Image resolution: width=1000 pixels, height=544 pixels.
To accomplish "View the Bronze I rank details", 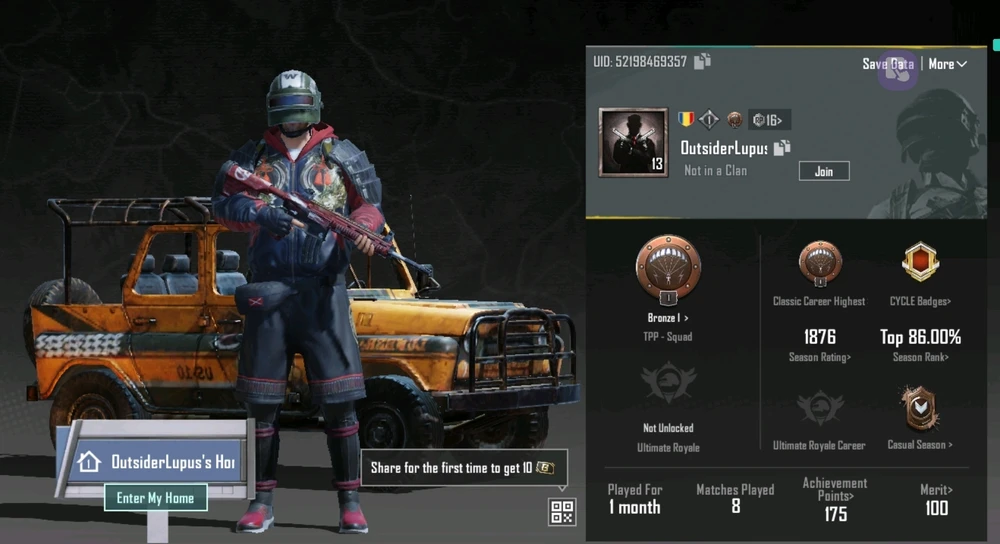I will 668,318.
